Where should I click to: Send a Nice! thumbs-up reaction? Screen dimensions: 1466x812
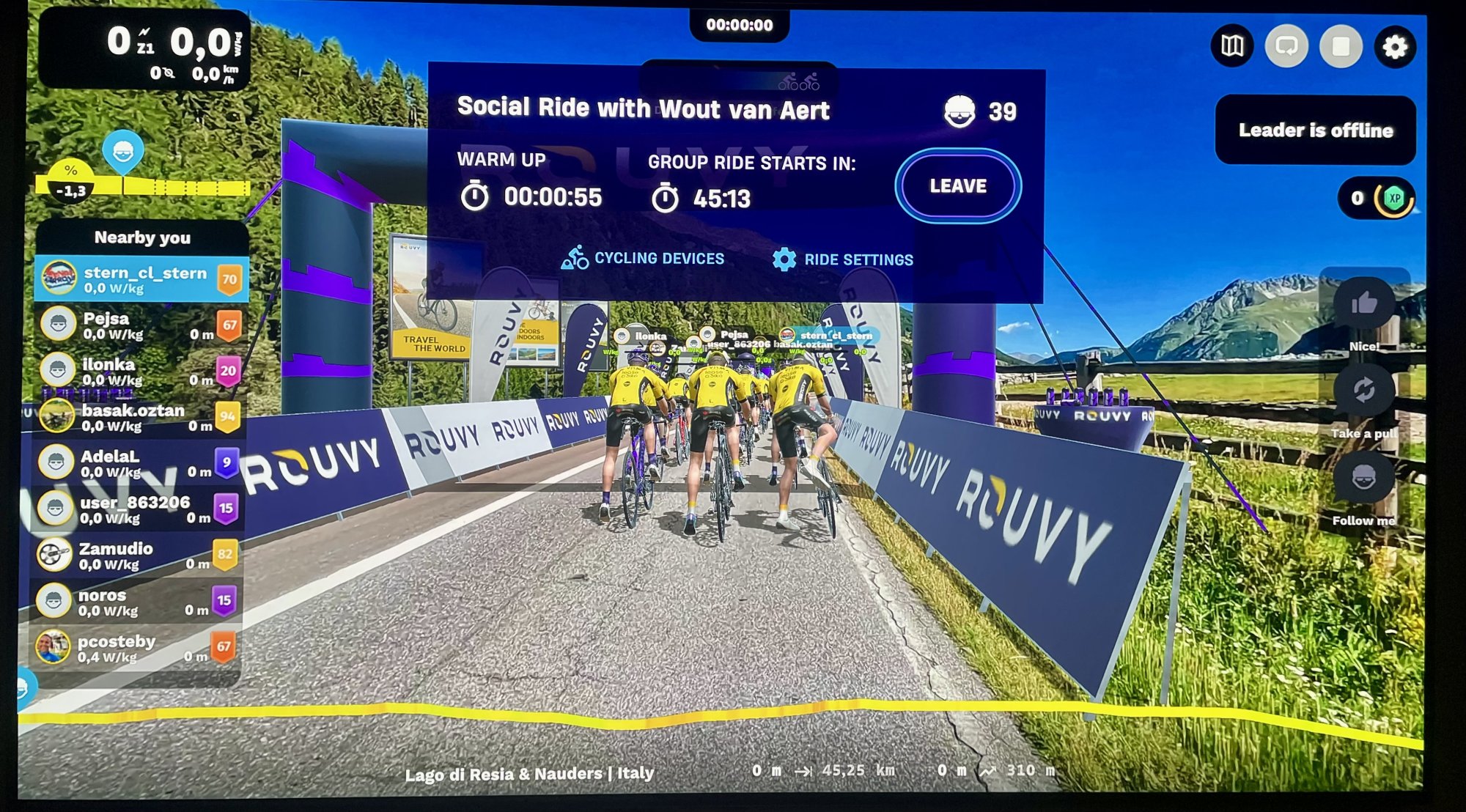(1363, 303)
